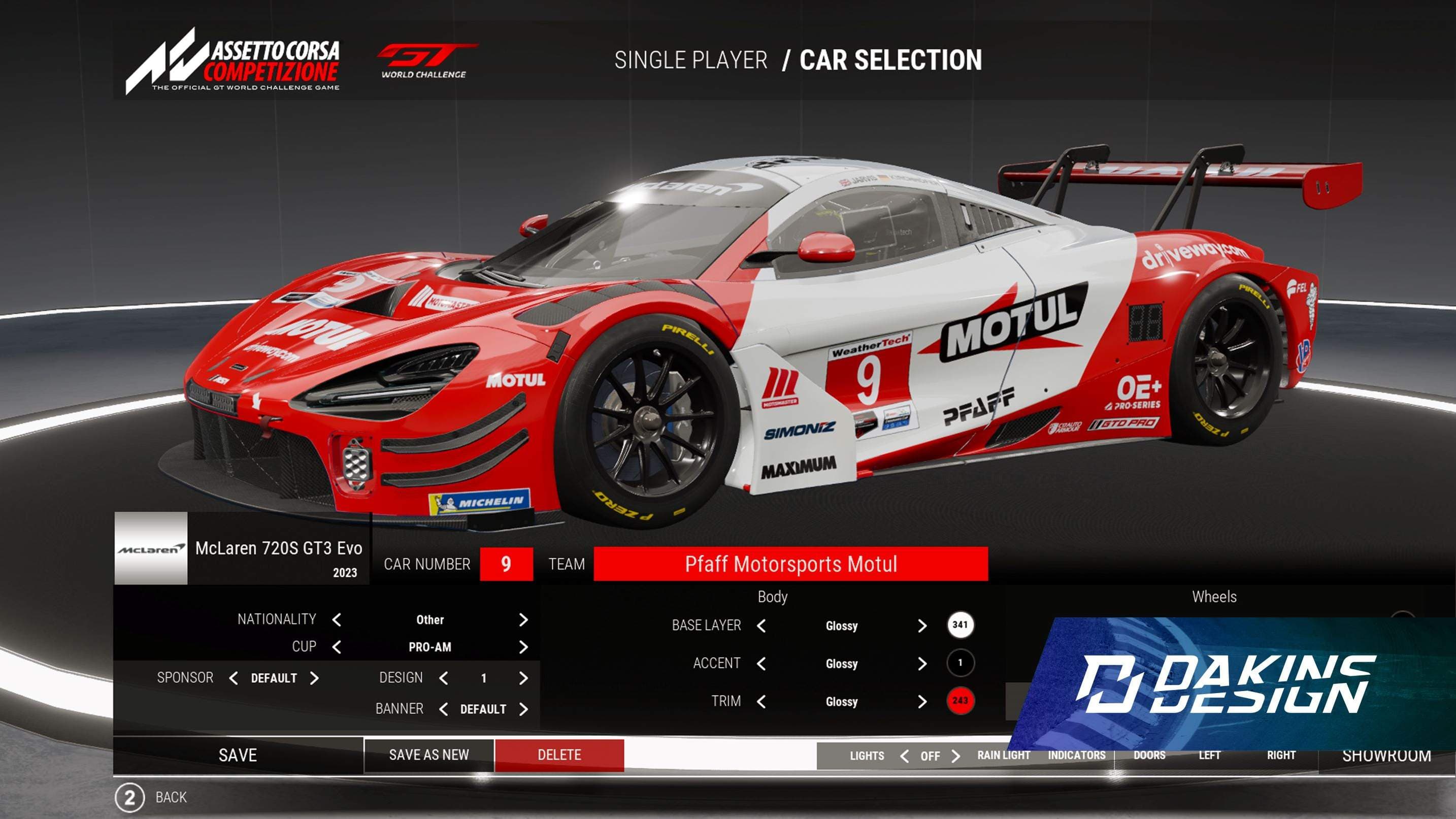Switch banner to next option
The width and height of the screenshot is (1456, 819).
pos(523,709)
